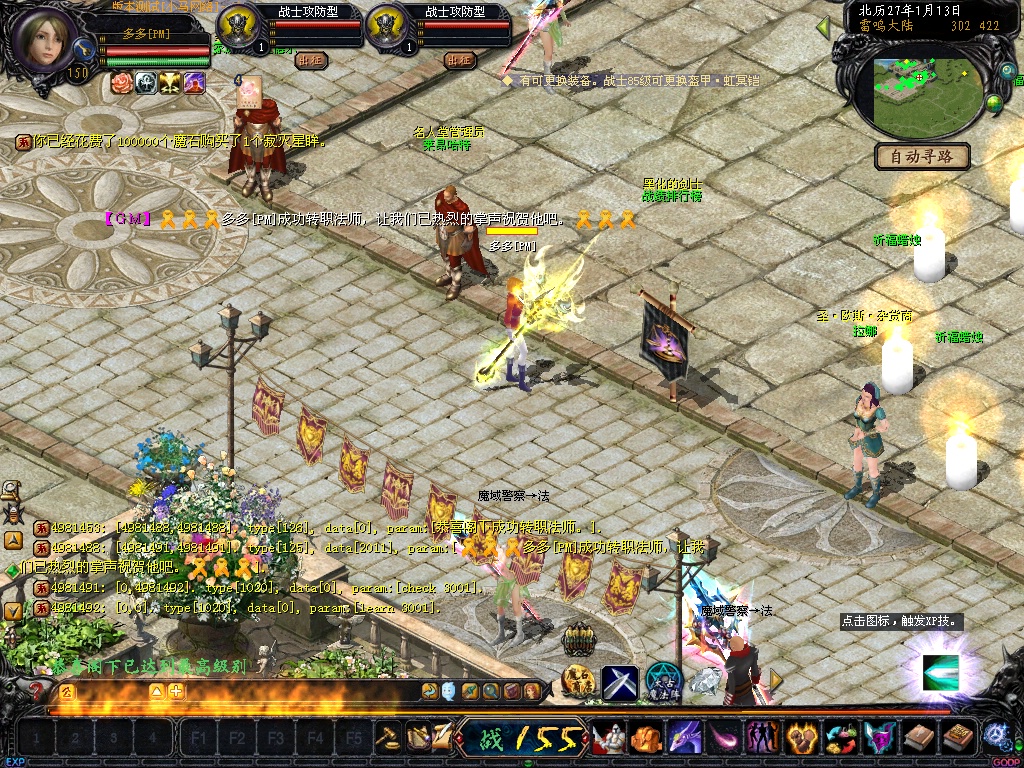The image size is (1024, 768).
Task: Open the blue ghost face chat icon
Action: click(x=449, y=691)
